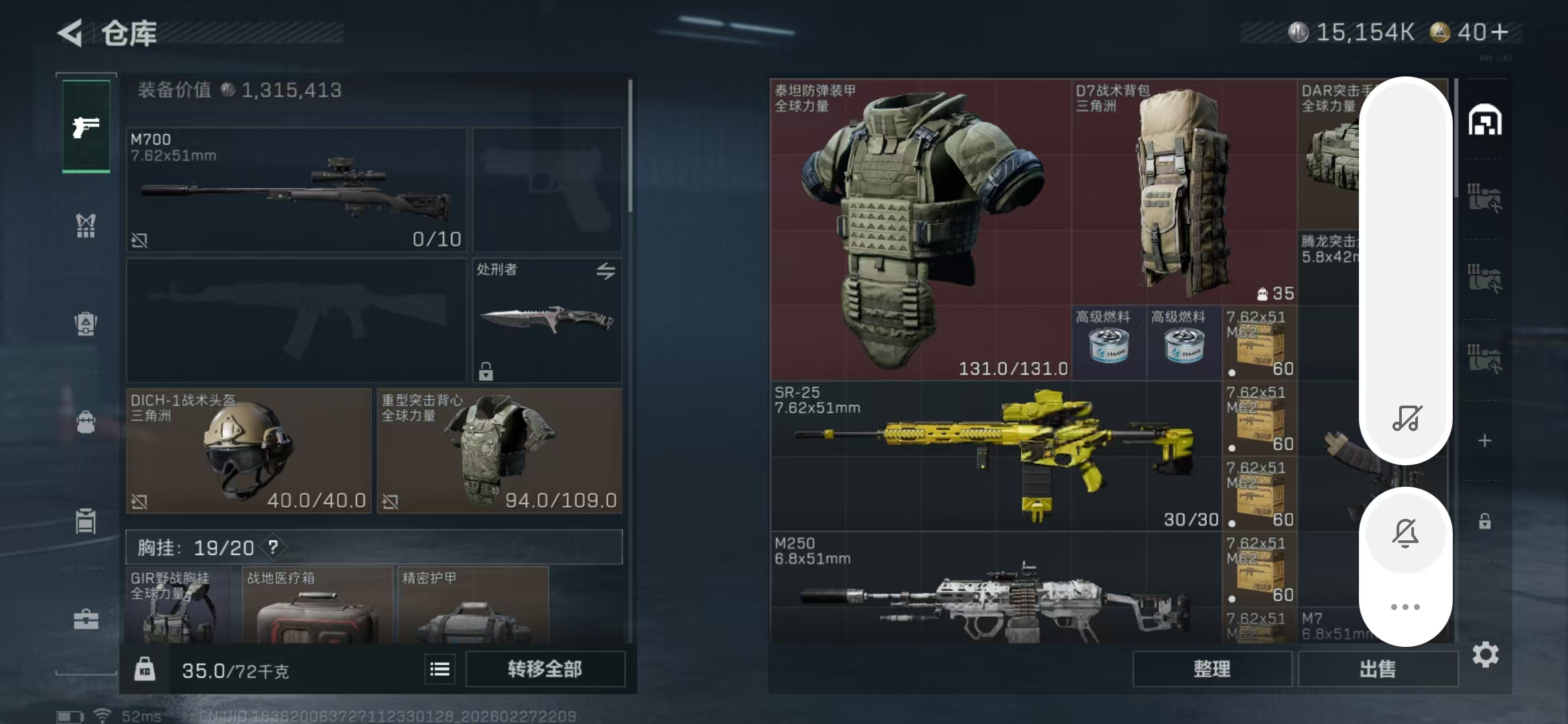
Task: Select the 处刑者 knife slot
Action: (547, 320)
